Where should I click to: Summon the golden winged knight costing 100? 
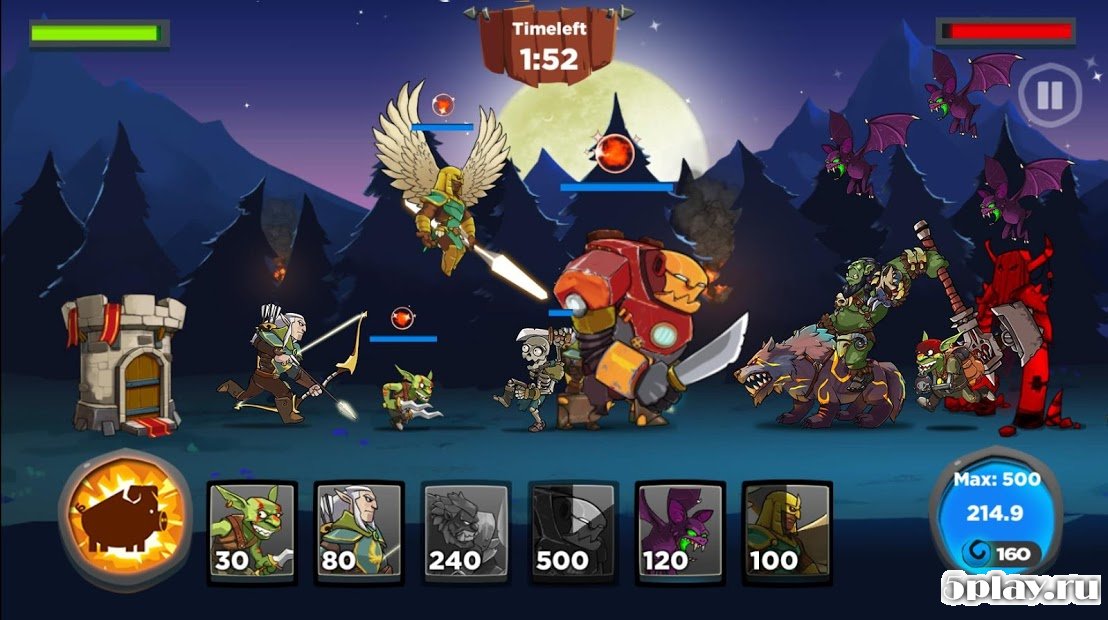click(787, 532)
